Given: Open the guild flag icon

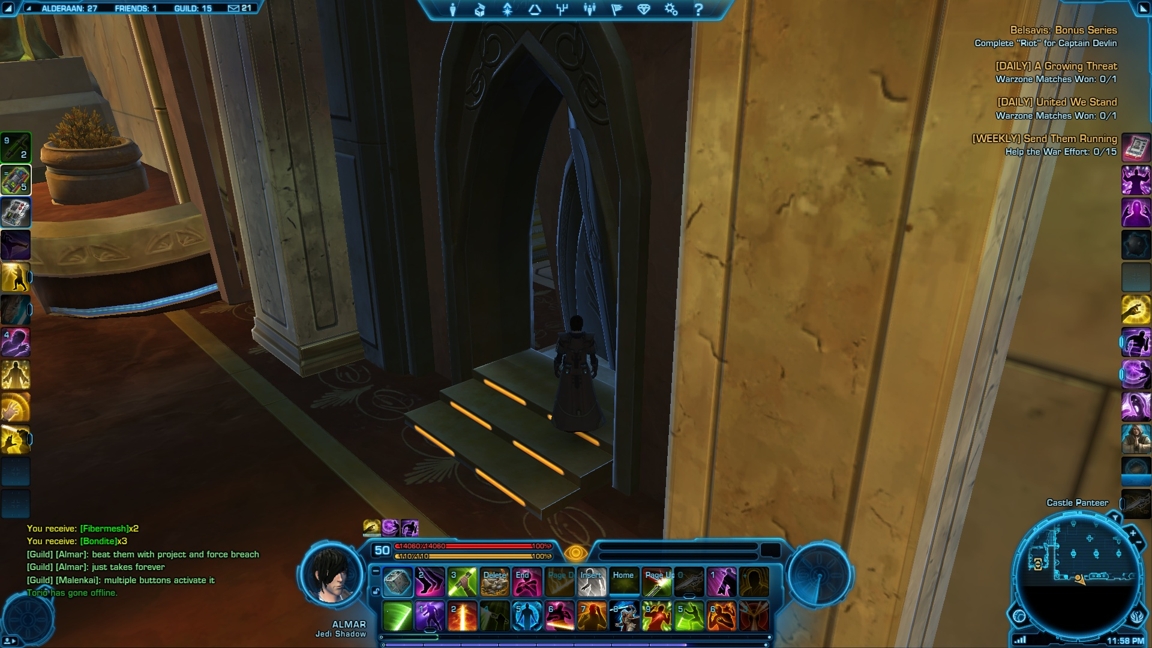Looking at the screenshot, I should tap(616, 10).
